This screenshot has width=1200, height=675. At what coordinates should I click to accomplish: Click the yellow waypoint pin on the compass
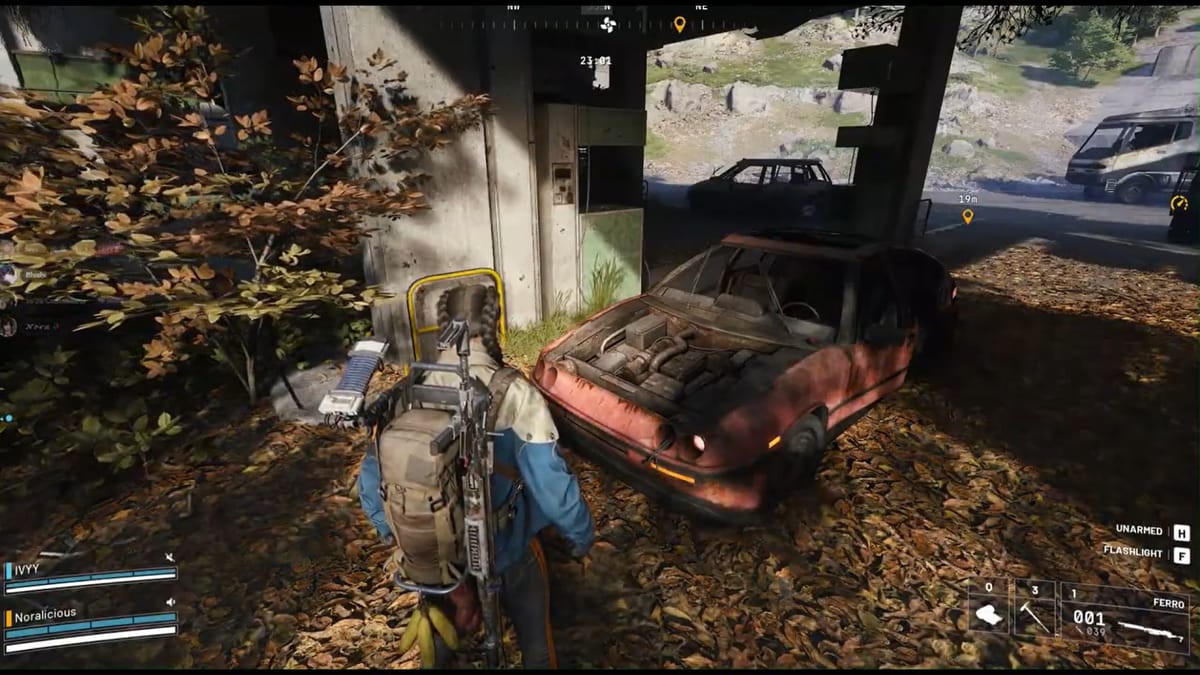click(x=680, y=23)
